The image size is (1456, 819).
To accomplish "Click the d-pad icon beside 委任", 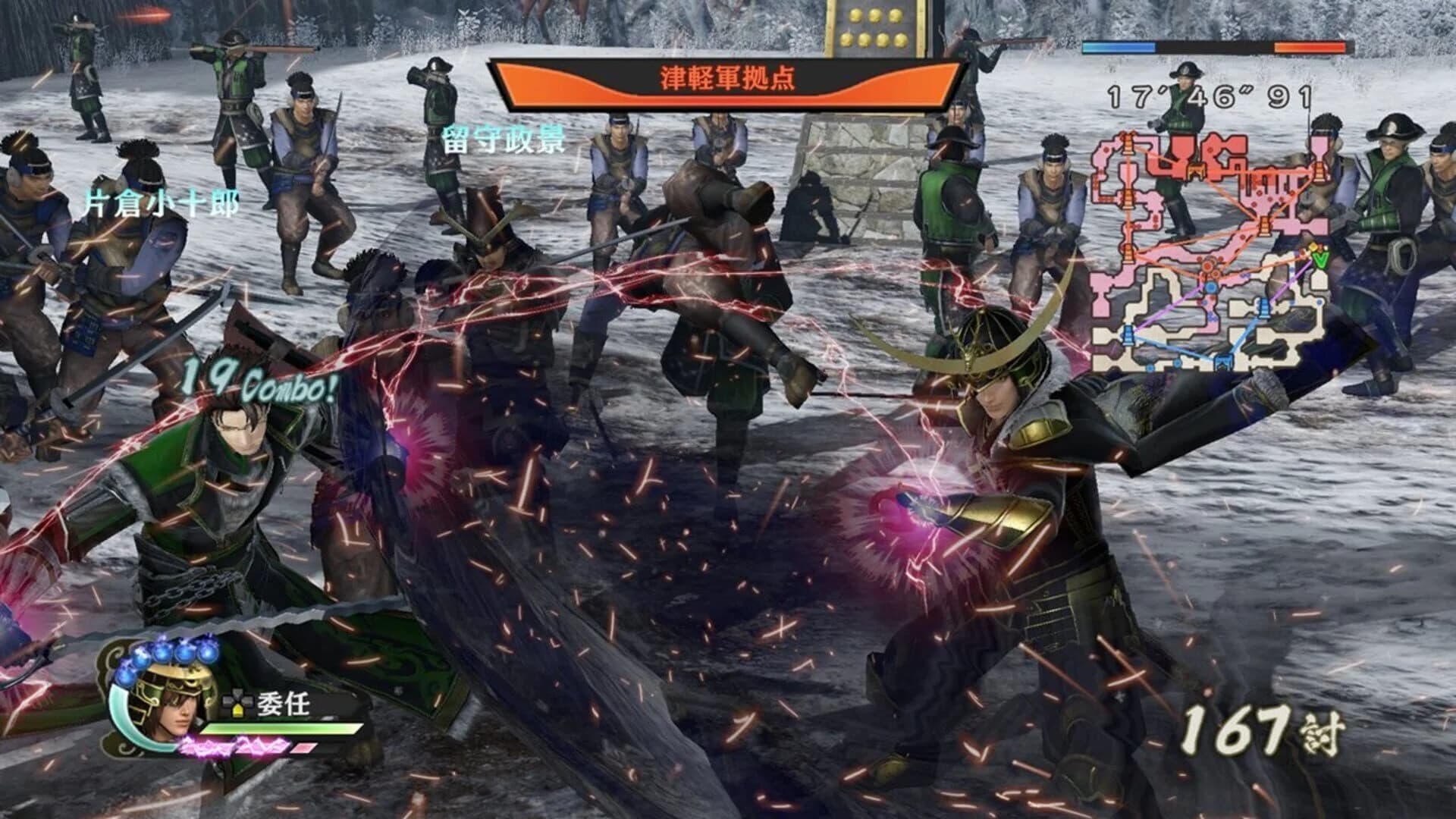I will click(238, 698).
